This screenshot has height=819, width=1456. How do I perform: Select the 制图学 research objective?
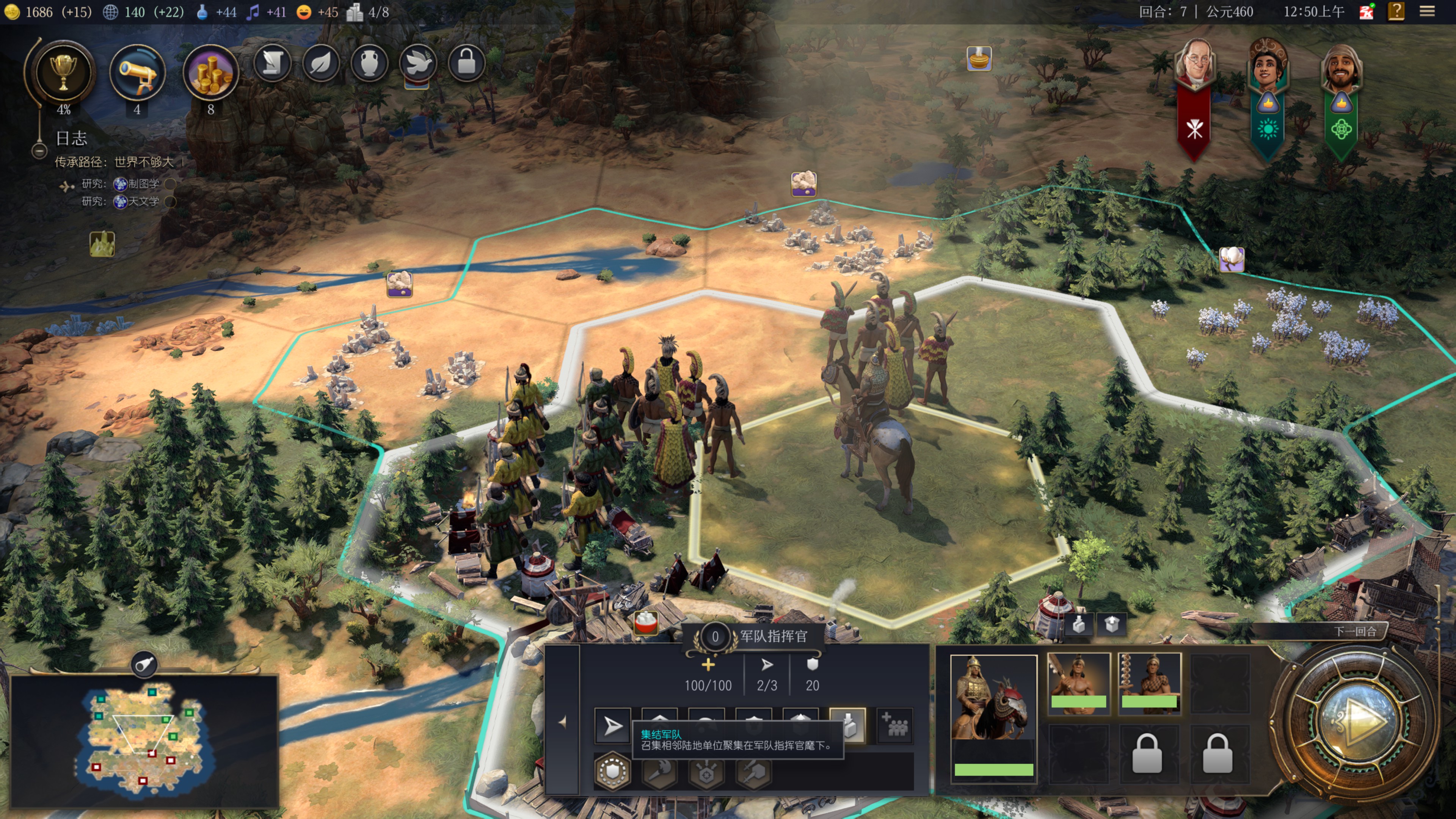(x=137, y=184)
